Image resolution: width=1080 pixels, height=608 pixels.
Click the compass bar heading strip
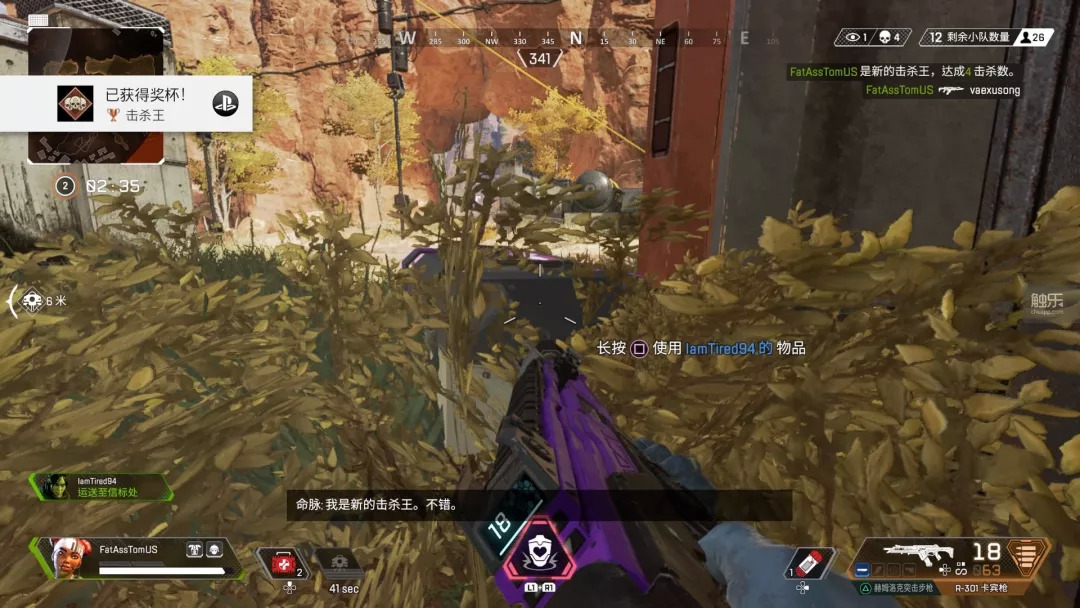click(575, 39)
